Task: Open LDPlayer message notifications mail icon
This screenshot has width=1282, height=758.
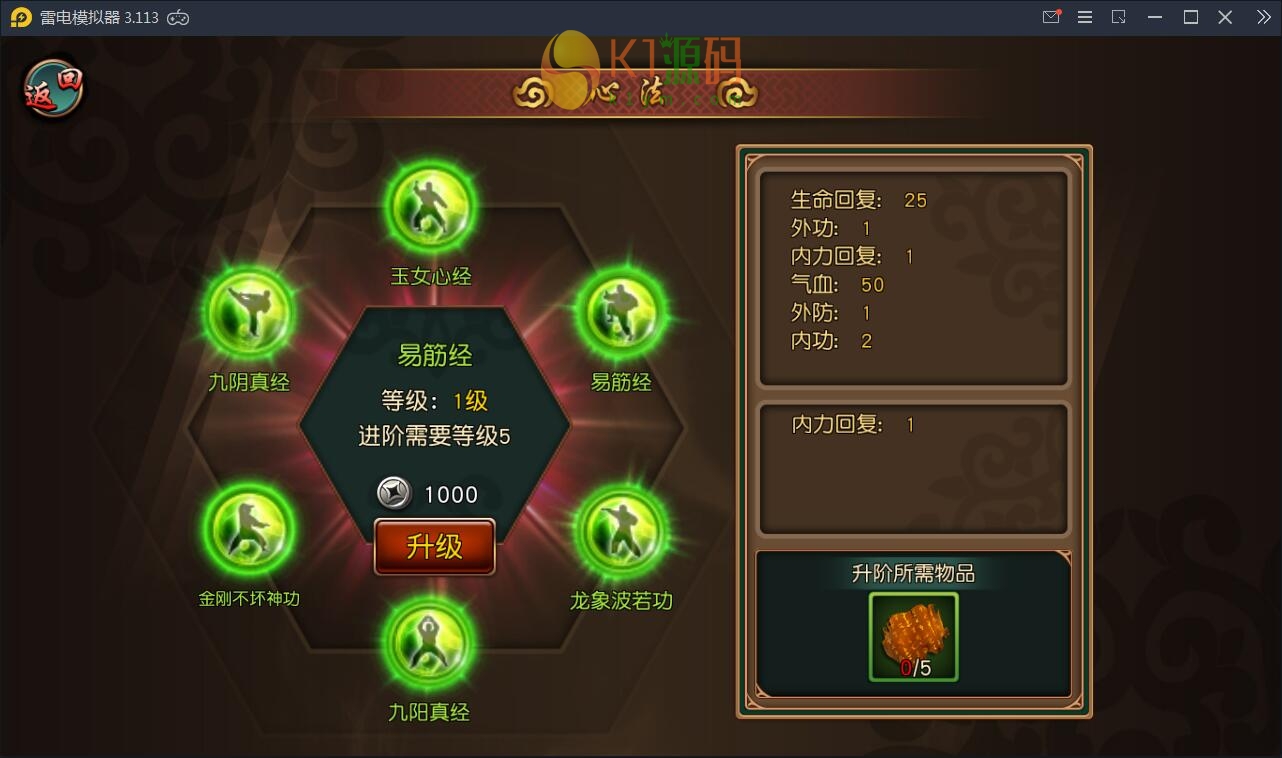Action: [1051, 16]
